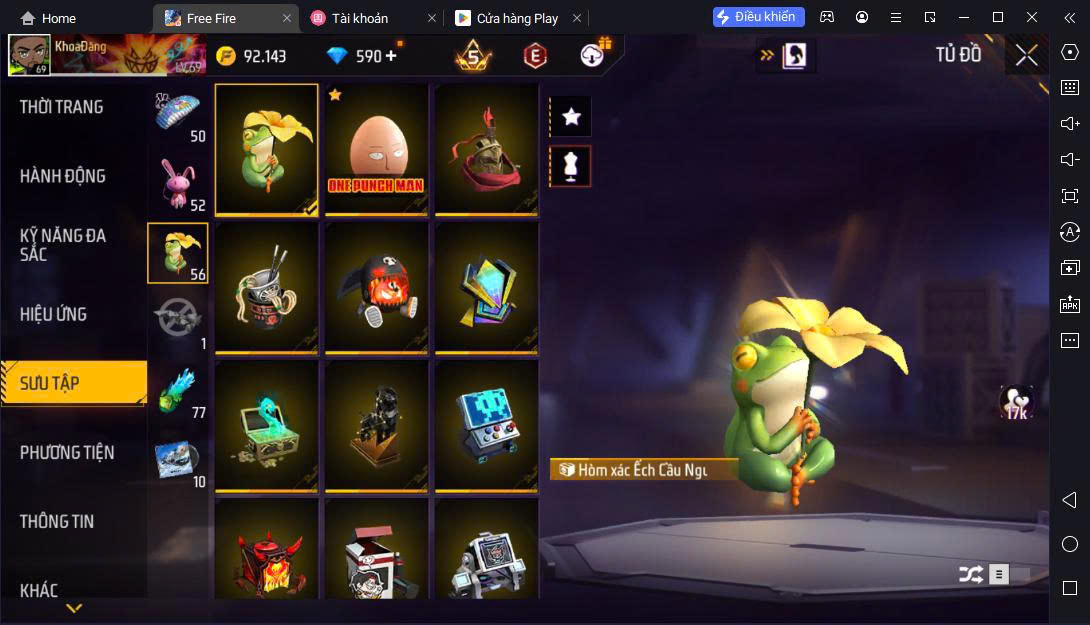This screenshot has width=1090, height=625.
Task: Add diamonds using the plus button
Action: 390,56
